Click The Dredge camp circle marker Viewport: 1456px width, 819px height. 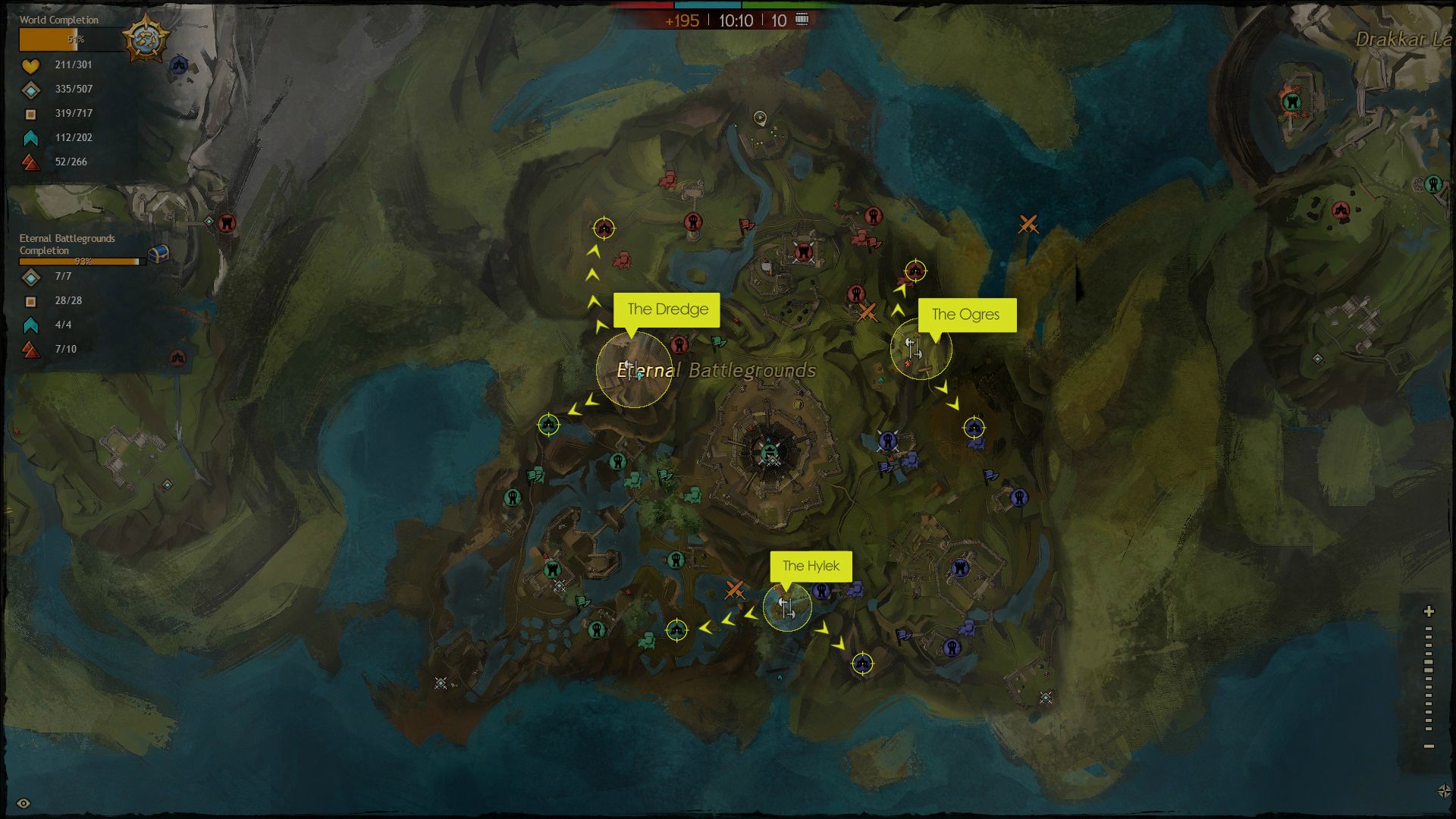coord(634,369)
